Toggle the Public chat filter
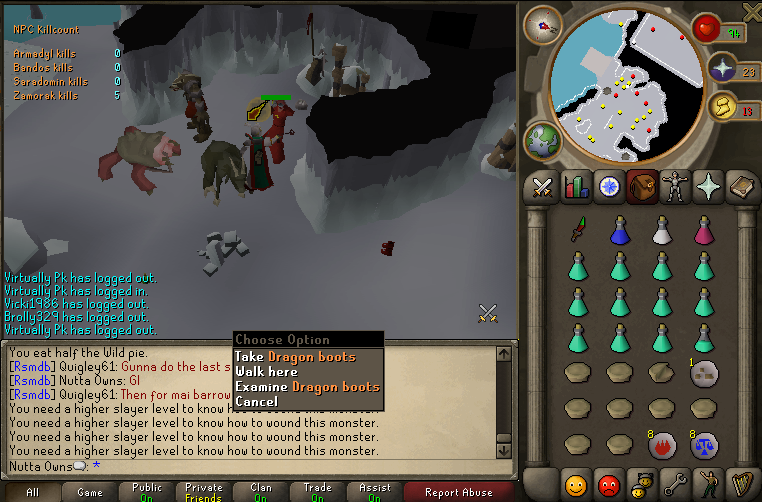 point(147,492)
